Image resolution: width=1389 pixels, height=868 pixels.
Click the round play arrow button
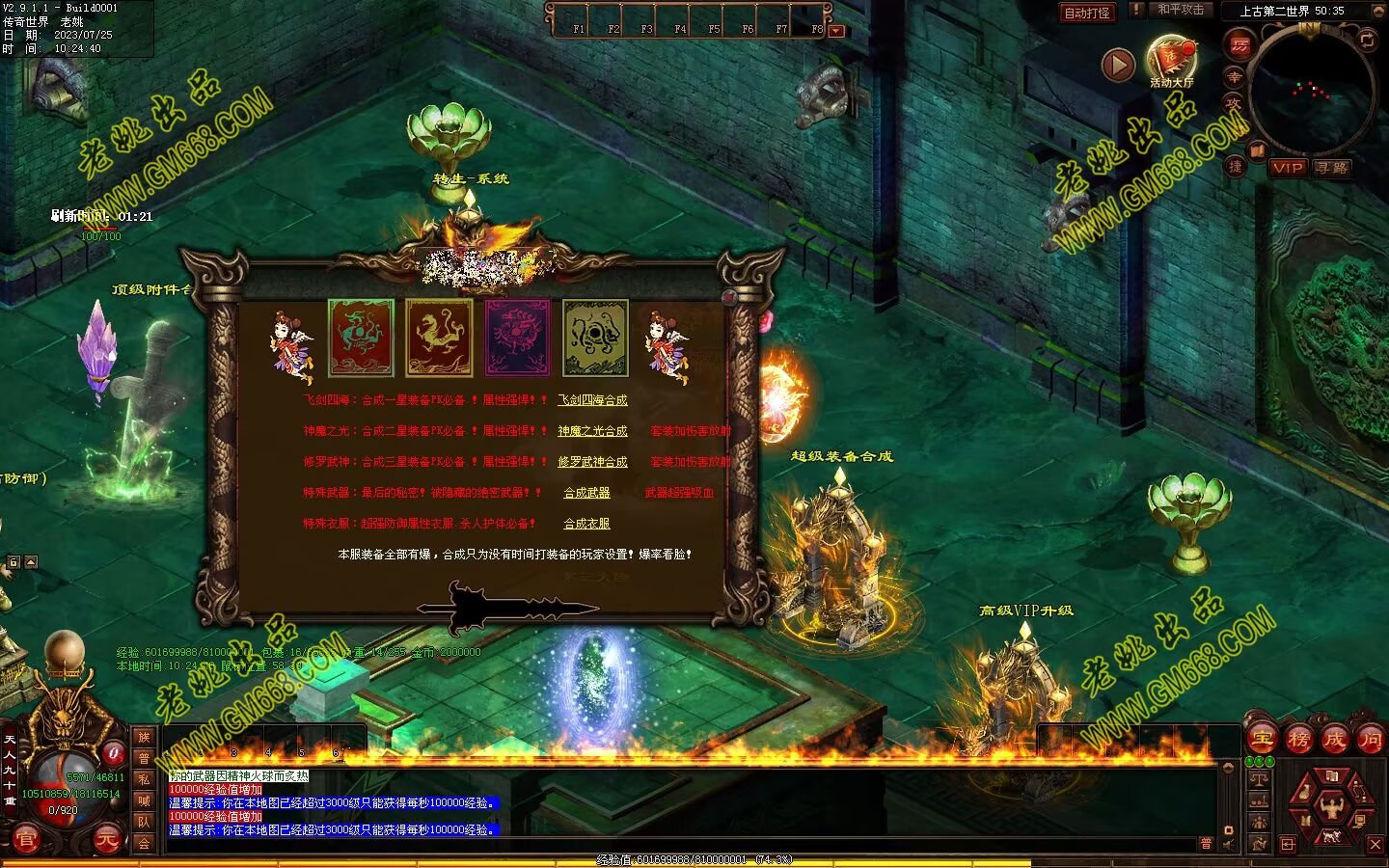(x=1117, y=65)
